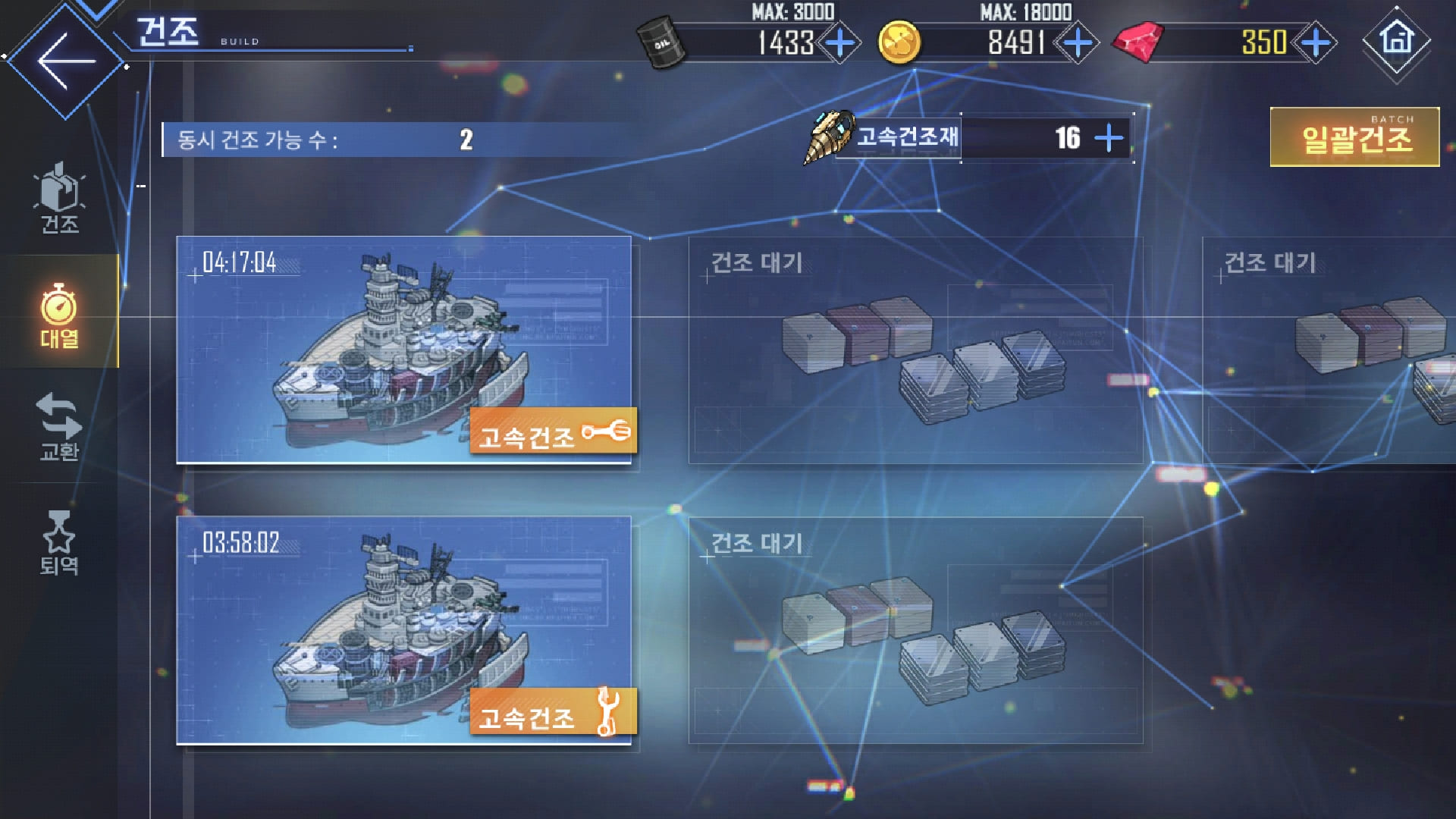Add more oil with the plus button
Screen dimensions: 1456x819
click(x=839, y=42)
